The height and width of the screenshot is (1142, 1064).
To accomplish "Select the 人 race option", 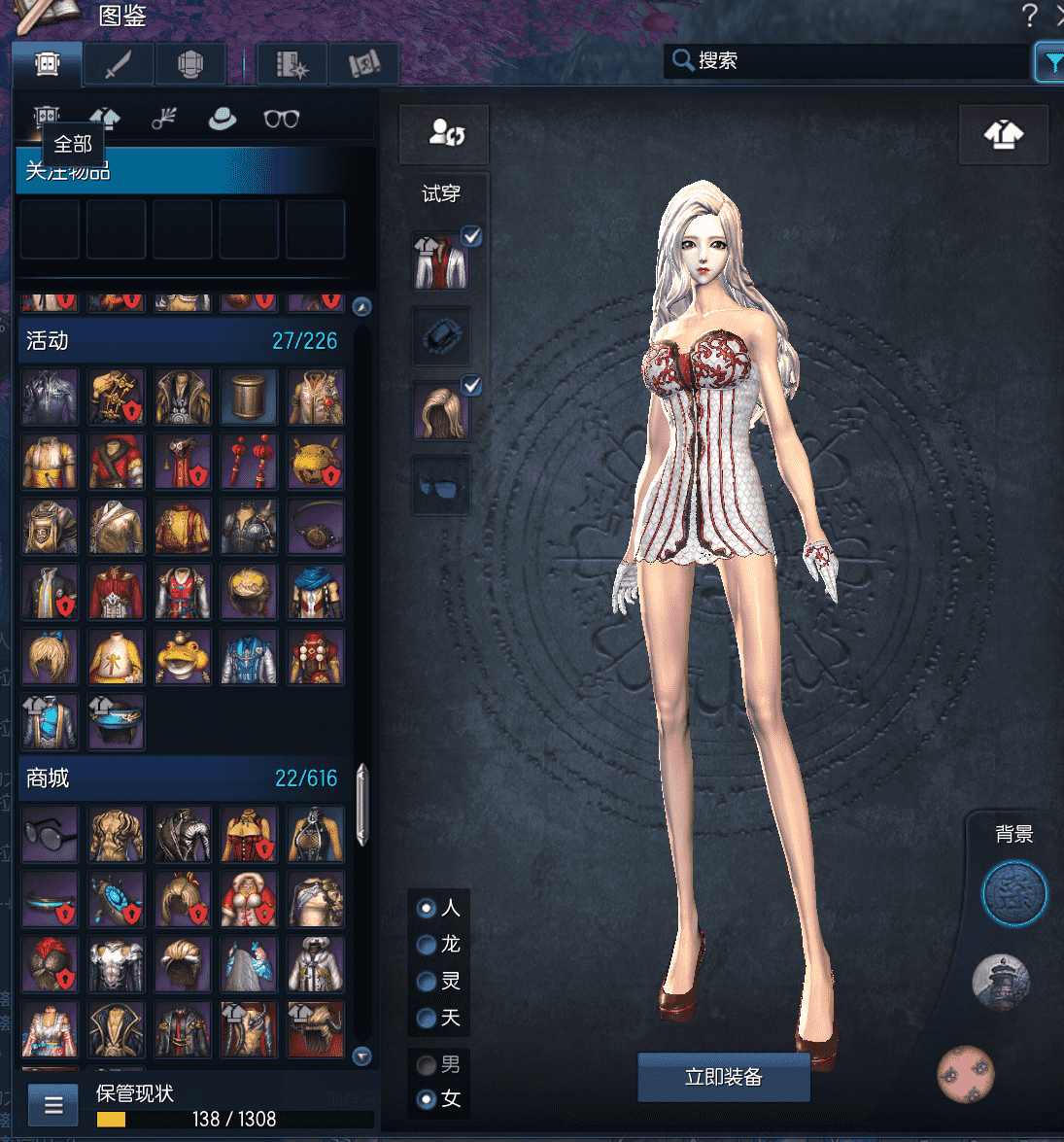I will pyautogui.click(x=427, y=908).
